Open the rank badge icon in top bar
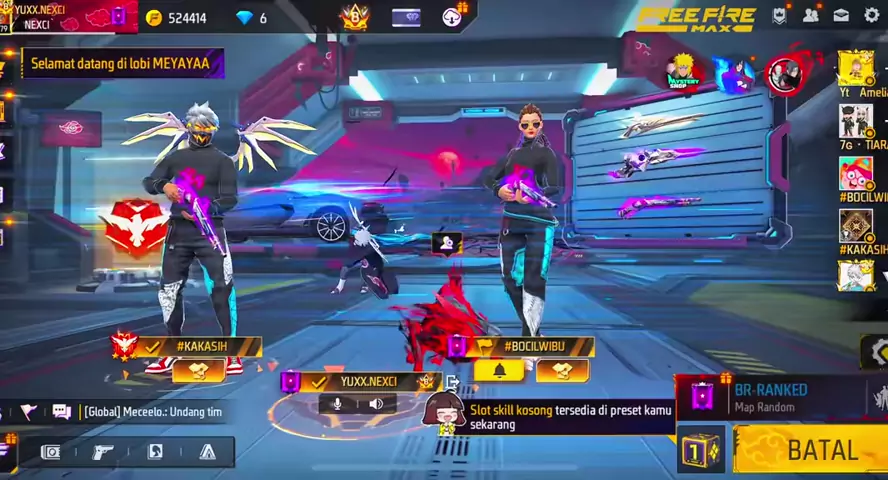Viewport: 888px width, 480px height. (x=355, y=17)
